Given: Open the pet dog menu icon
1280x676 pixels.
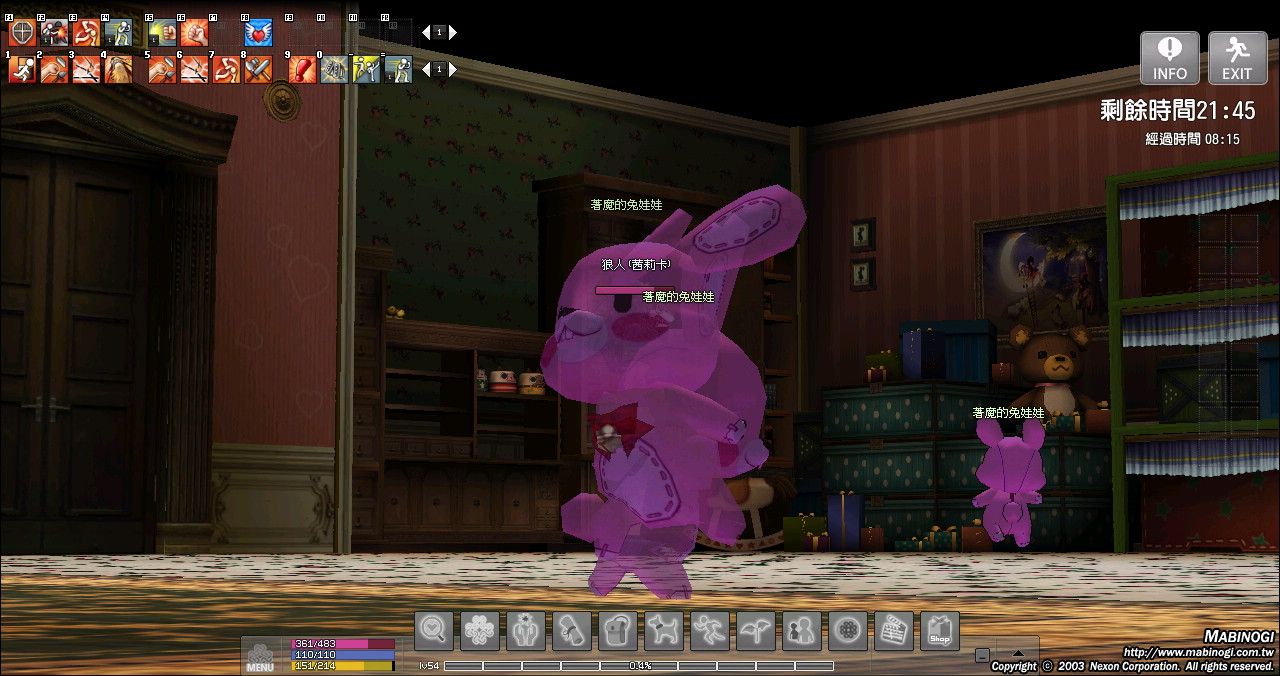Looking at the screenshot, I should tap(663, 631).
